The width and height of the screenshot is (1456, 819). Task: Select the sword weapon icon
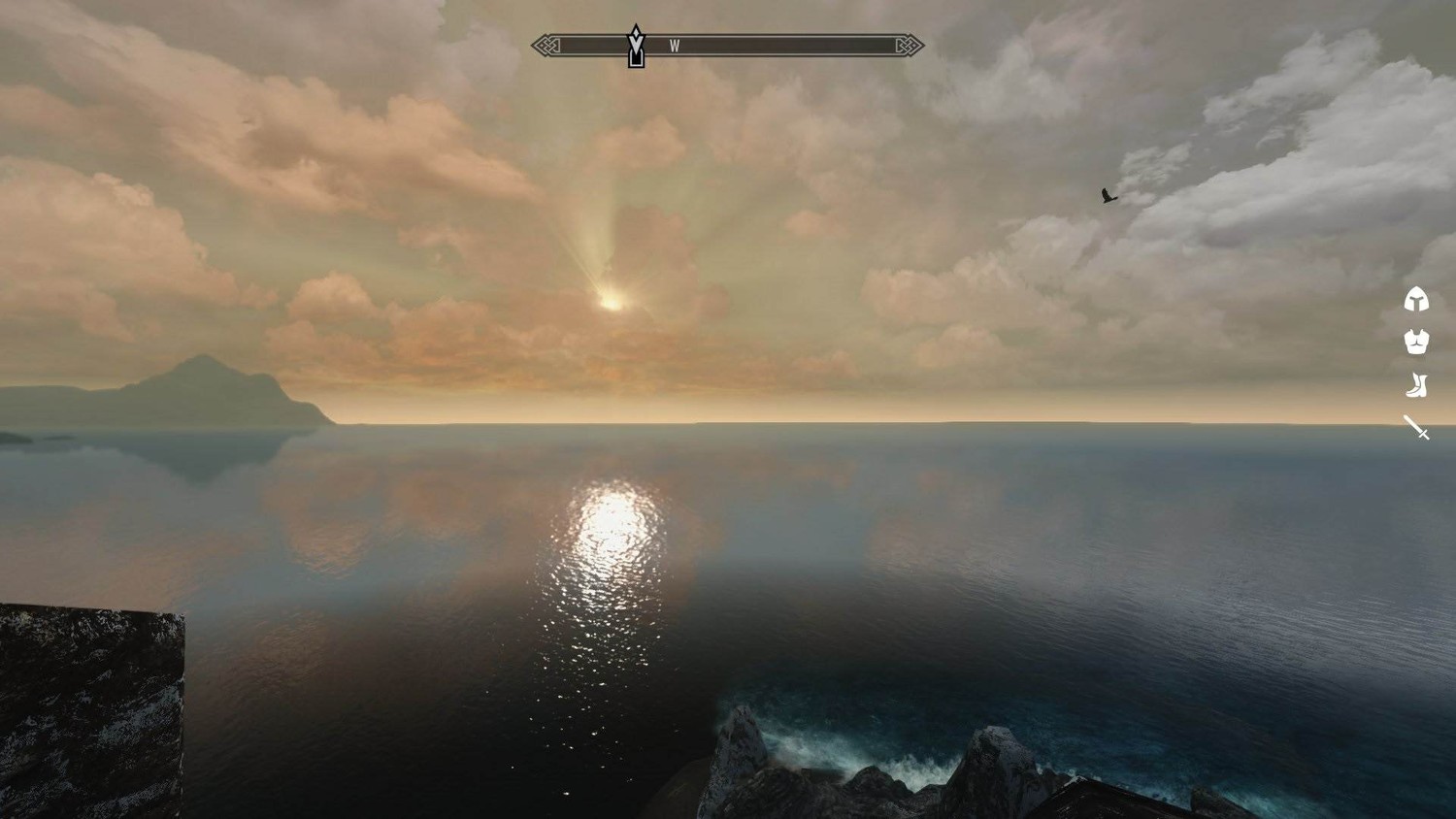pyautogui.click(x=1416, y=427)
